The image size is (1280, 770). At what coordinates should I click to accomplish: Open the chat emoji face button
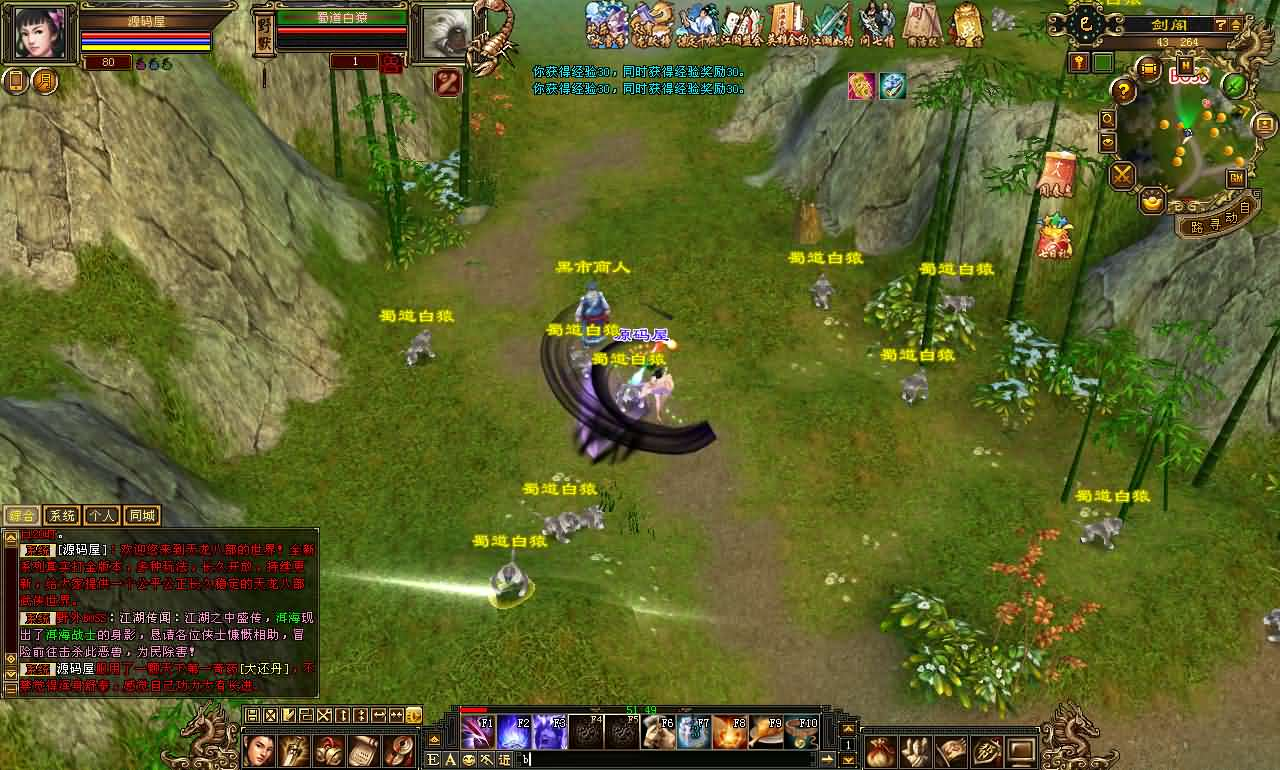tap(469, 760)
